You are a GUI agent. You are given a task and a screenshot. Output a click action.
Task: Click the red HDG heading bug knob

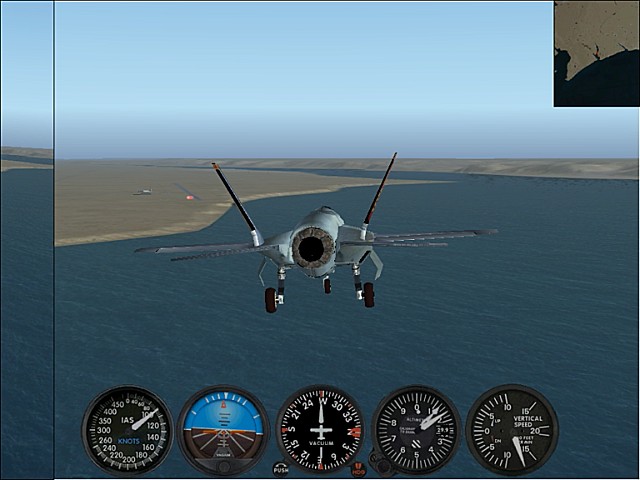point(359,468)
